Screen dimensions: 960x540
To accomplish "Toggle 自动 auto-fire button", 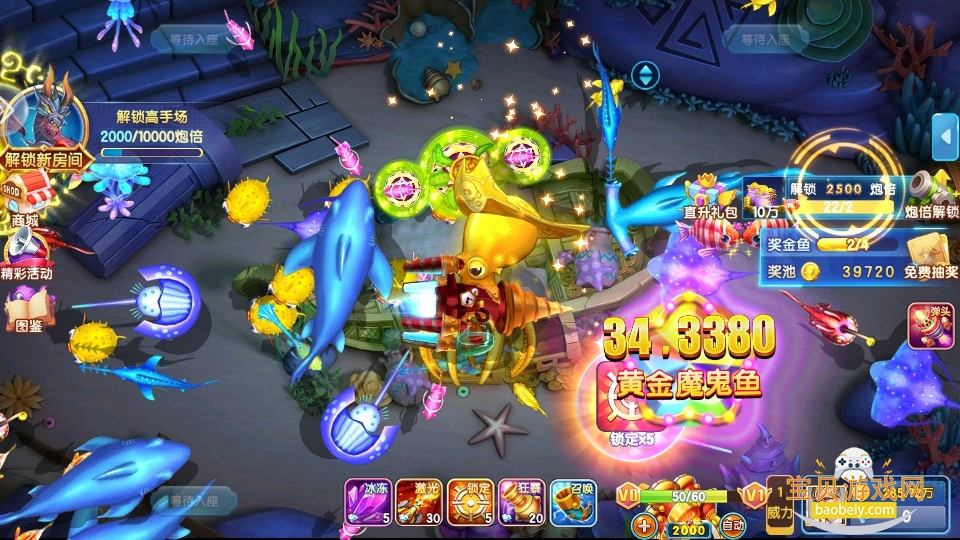I will (x=733, y=524).
